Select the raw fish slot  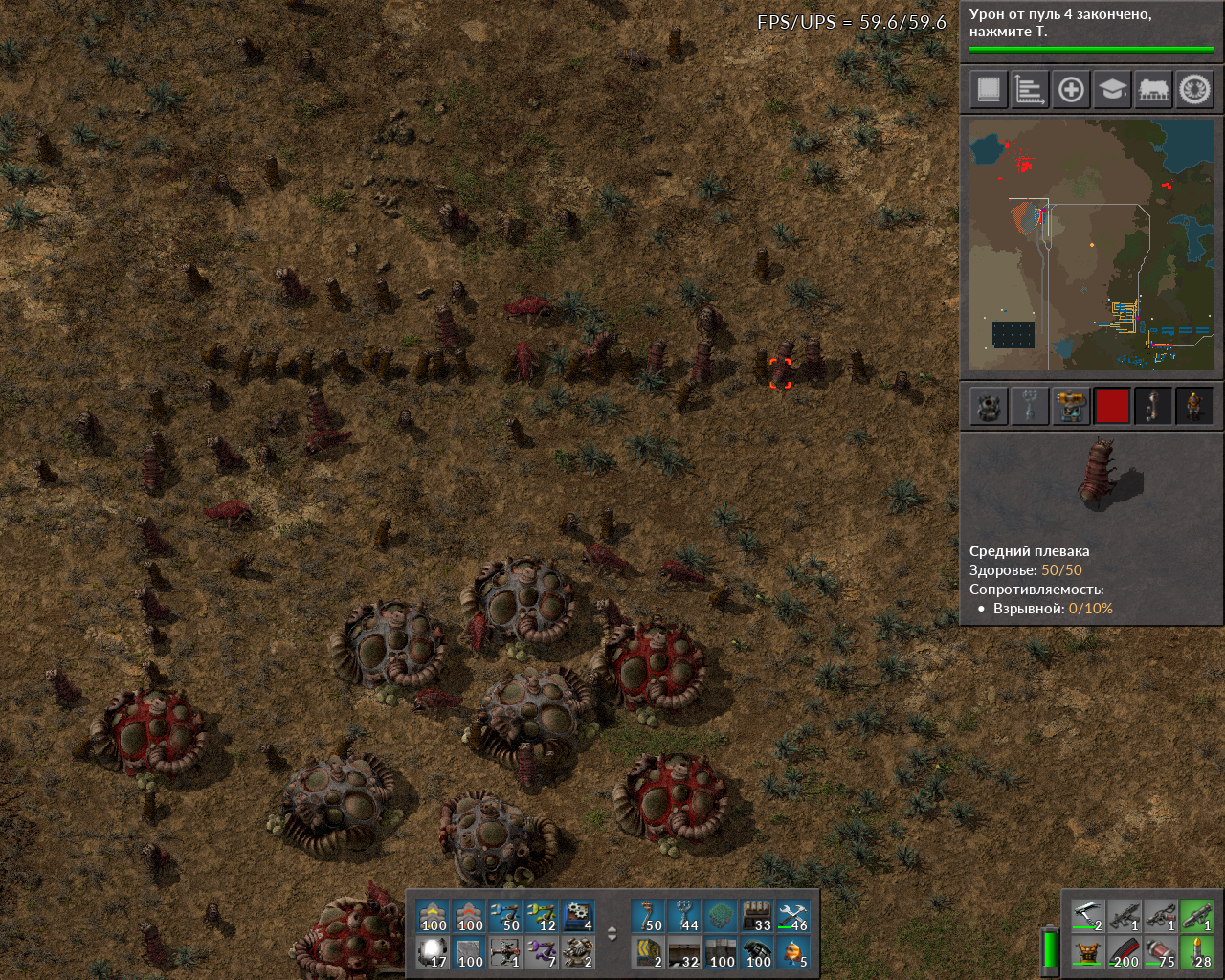[x=794, y=953]
